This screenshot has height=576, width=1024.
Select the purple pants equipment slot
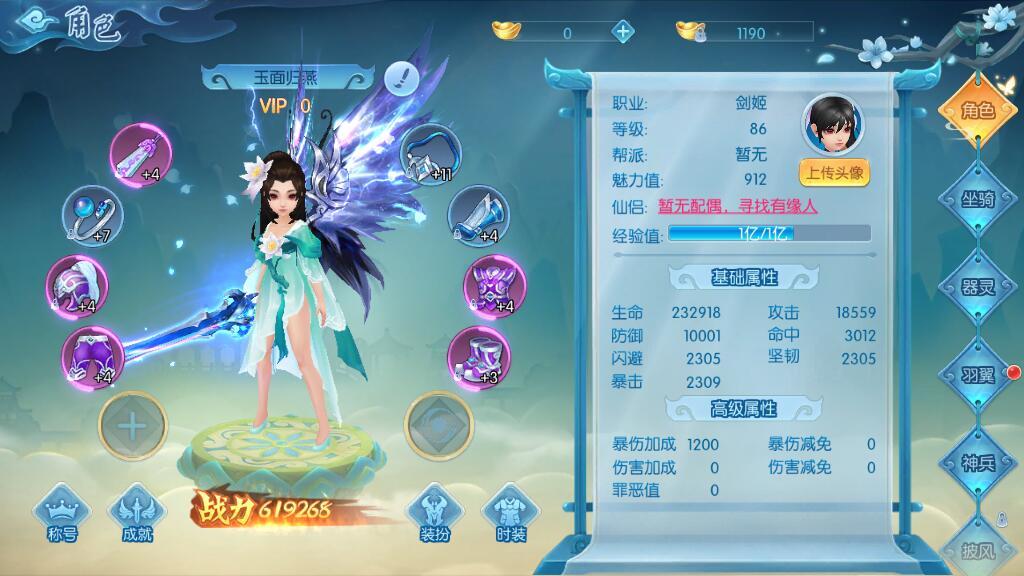90,357
